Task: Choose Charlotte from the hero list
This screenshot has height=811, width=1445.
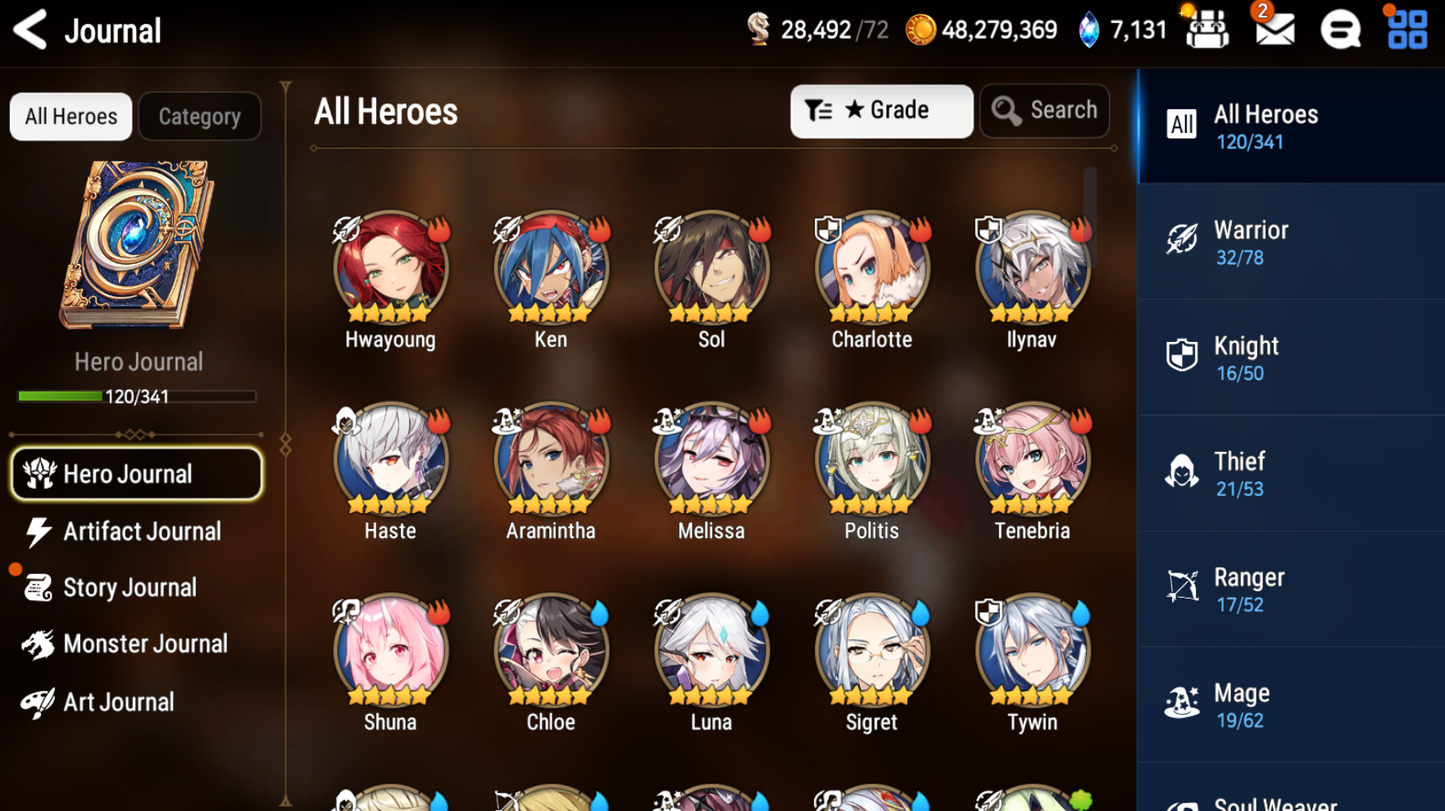Action: click(x=871, y=268)
